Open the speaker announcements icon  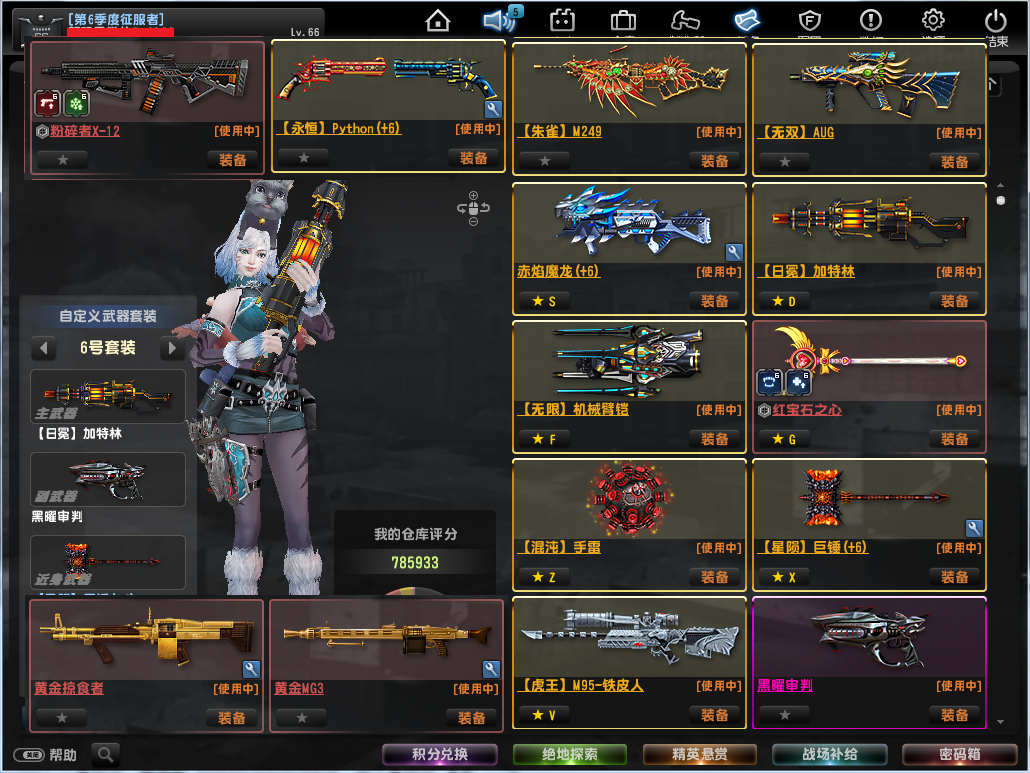[x=498, y=20]
